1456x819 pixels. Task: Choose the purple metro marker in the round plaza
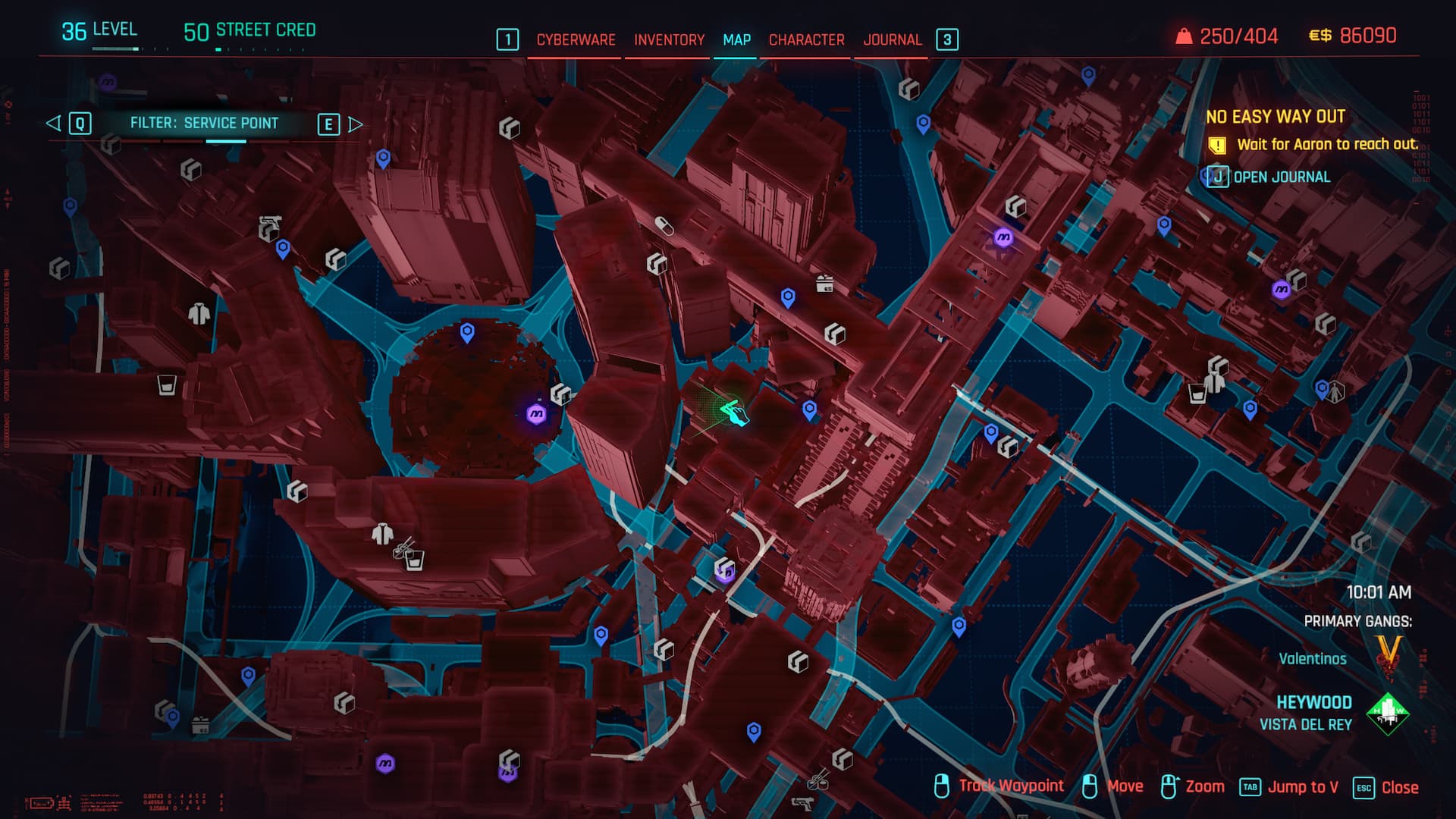536,414
